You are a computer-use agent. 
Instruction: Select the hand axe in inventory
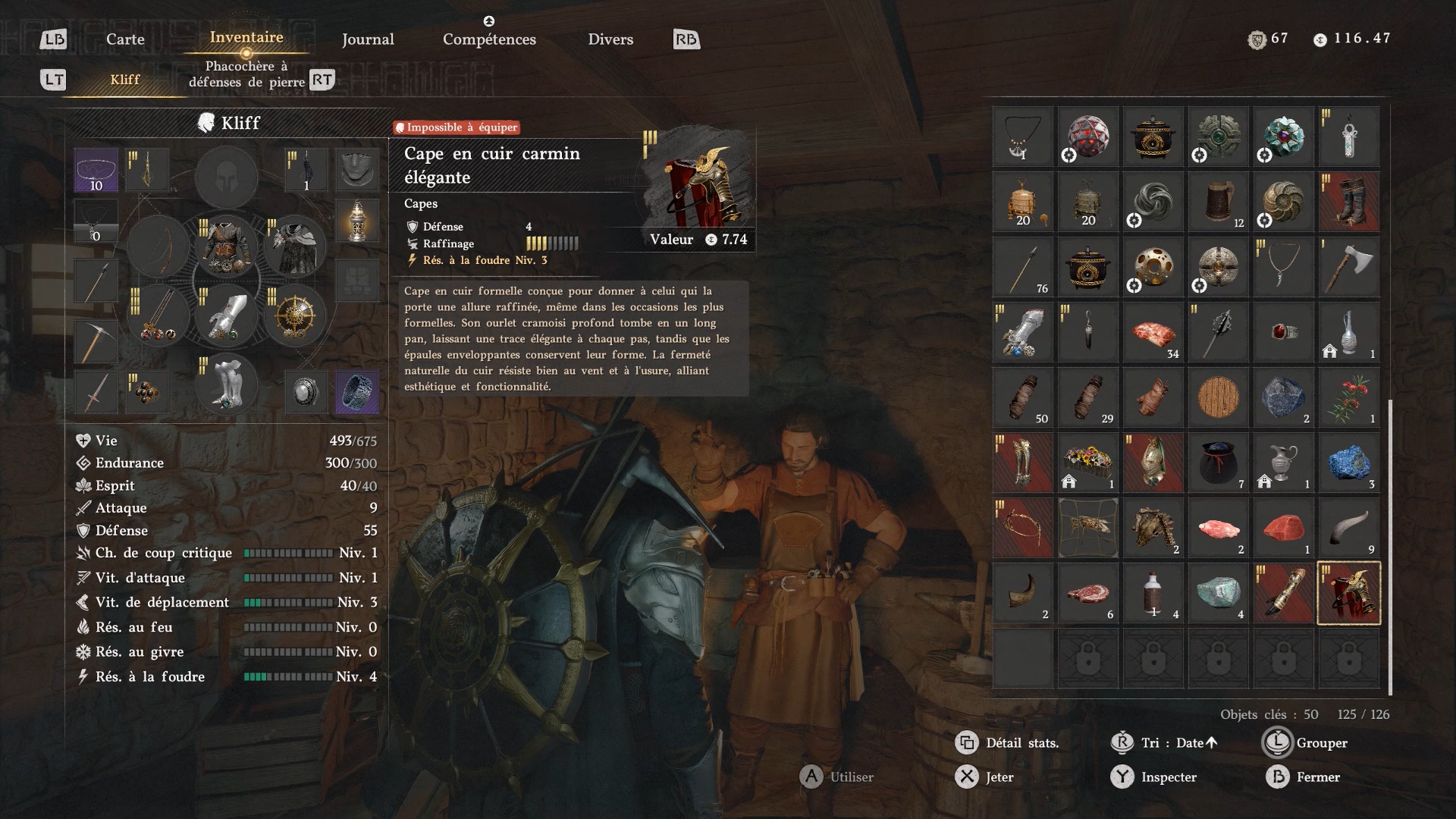point(1349,267)
